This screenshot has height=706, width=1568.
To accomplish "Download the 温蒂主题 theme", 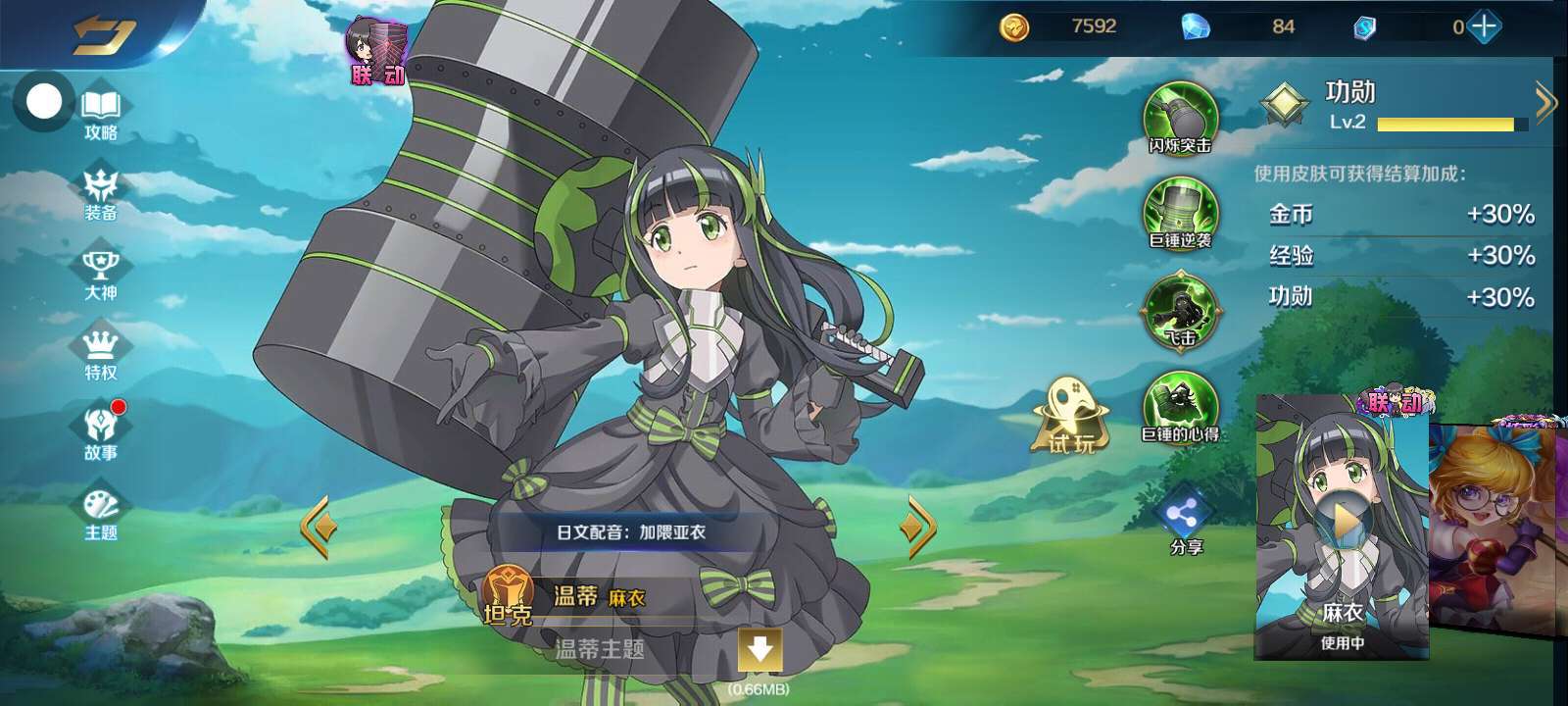I will click(759, 649).
